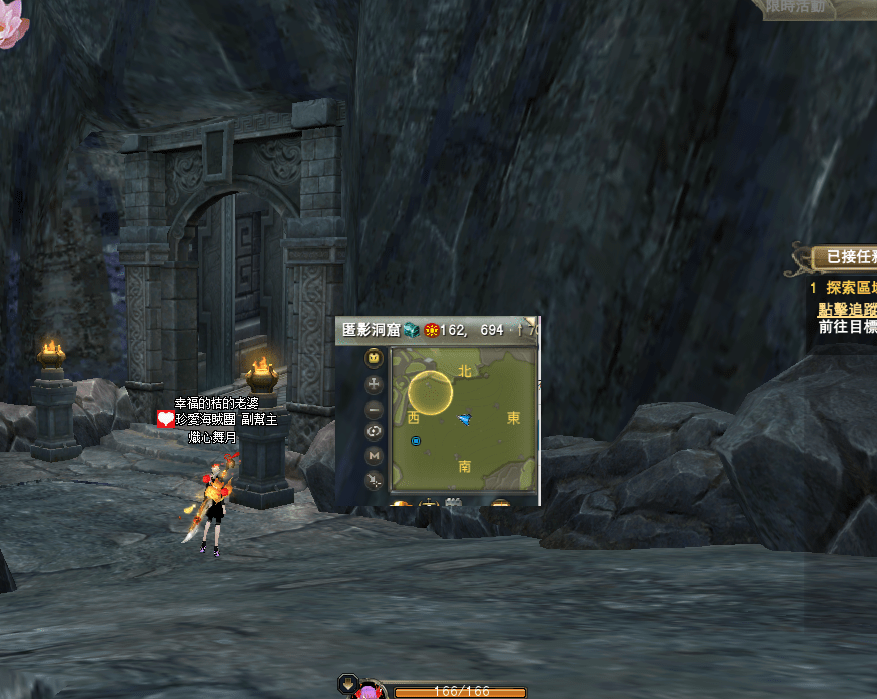Viewport: 877px width, 699px height.
Task: Open the minimap's M world map button
Action: [375, 456]
